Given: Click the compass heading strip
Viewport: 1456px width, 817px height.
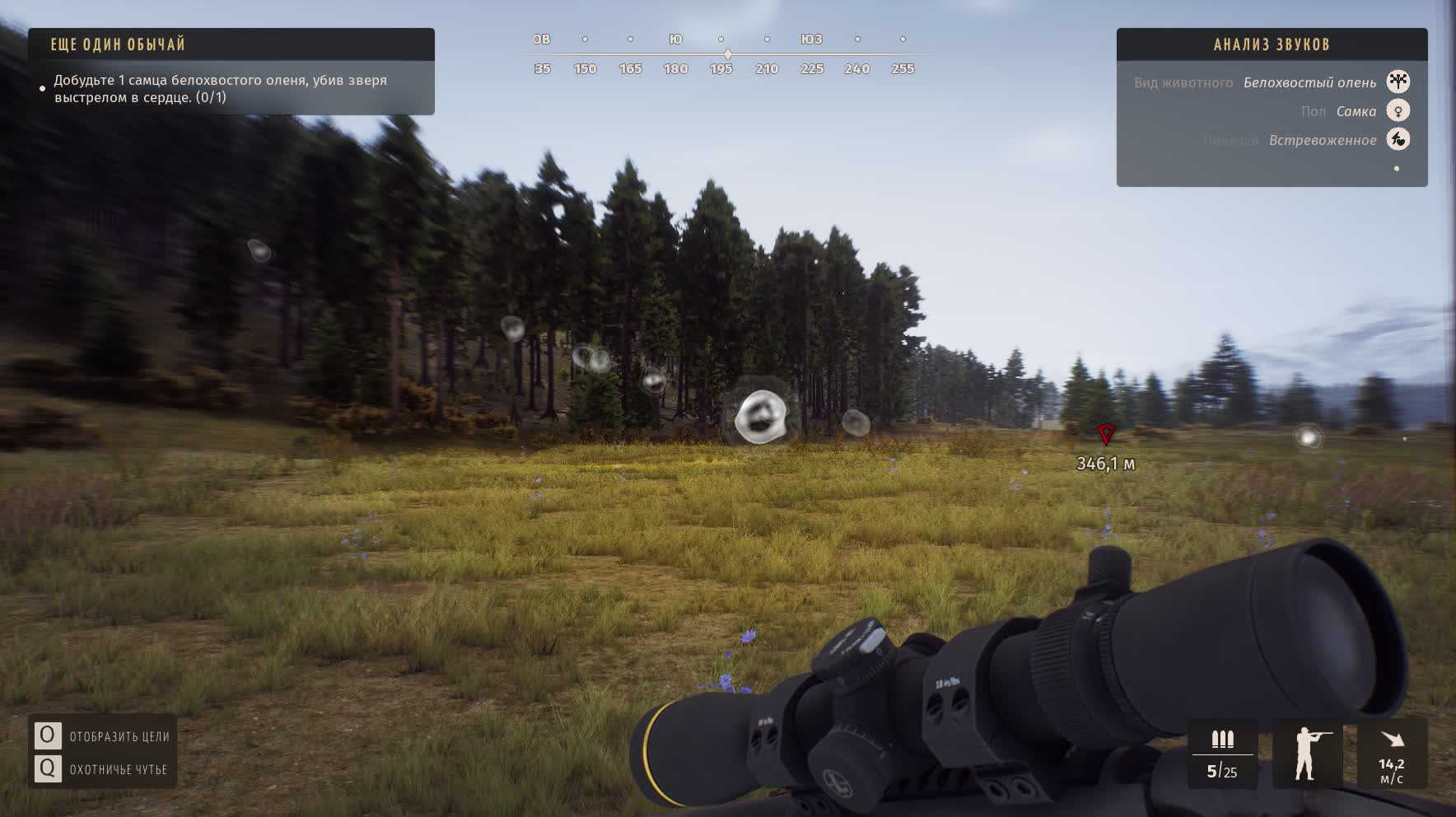Looking at the screenshot, I should 722,54.
